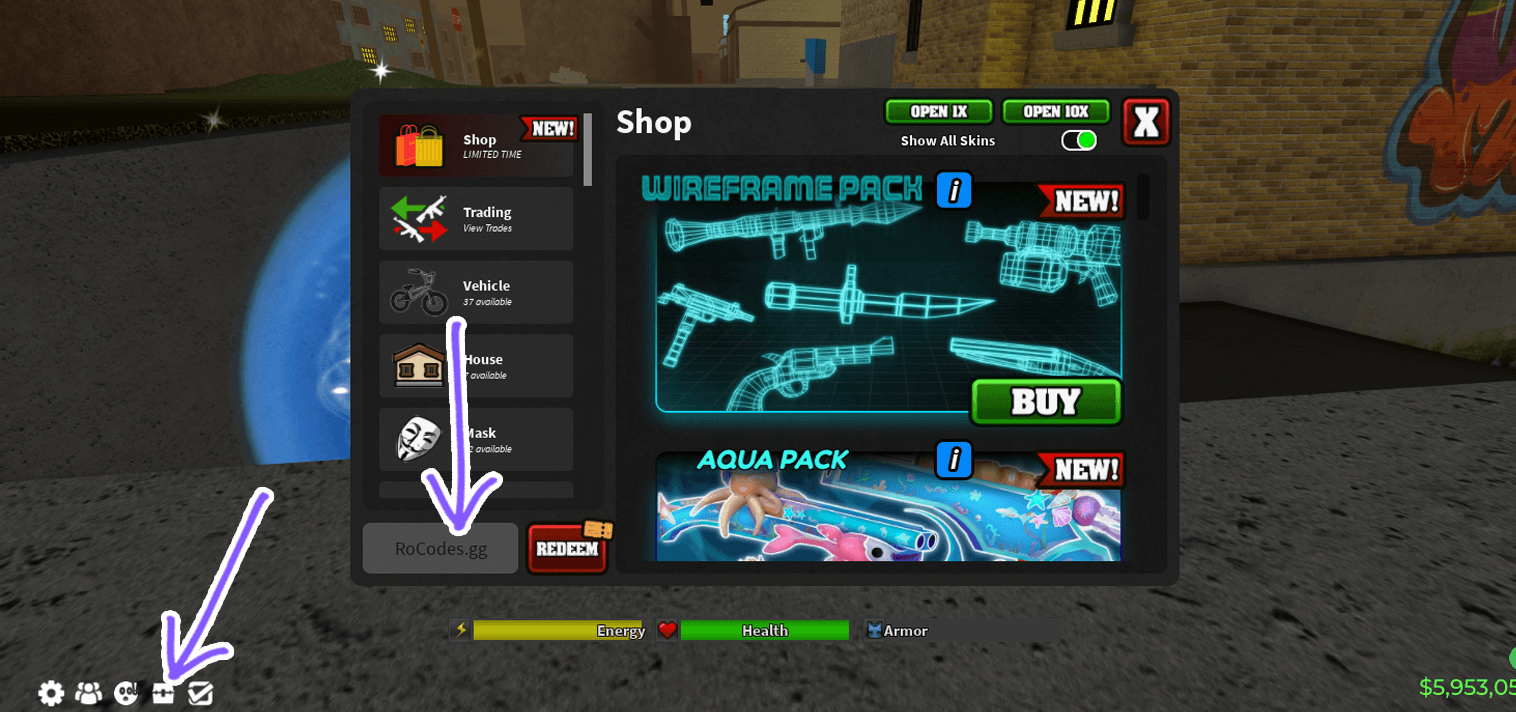This screenshot has width=1516, height=712.
Task: Toggle the Show All Skins switch
Action: coord(1079,141)
